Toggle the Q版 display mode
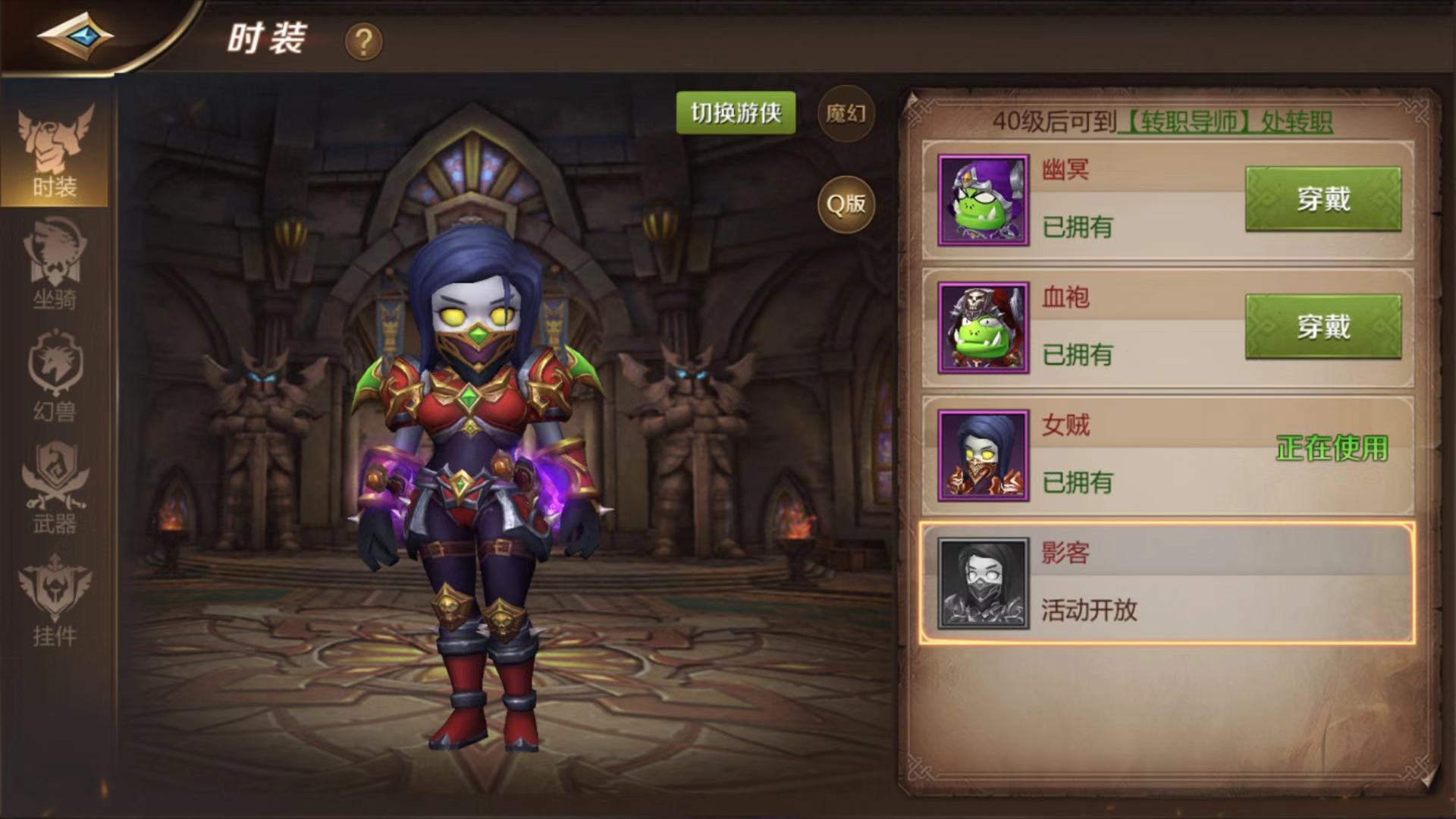The height and width of the screenshot is (819, 1456). pyautogui.click(x=845, y=203)
